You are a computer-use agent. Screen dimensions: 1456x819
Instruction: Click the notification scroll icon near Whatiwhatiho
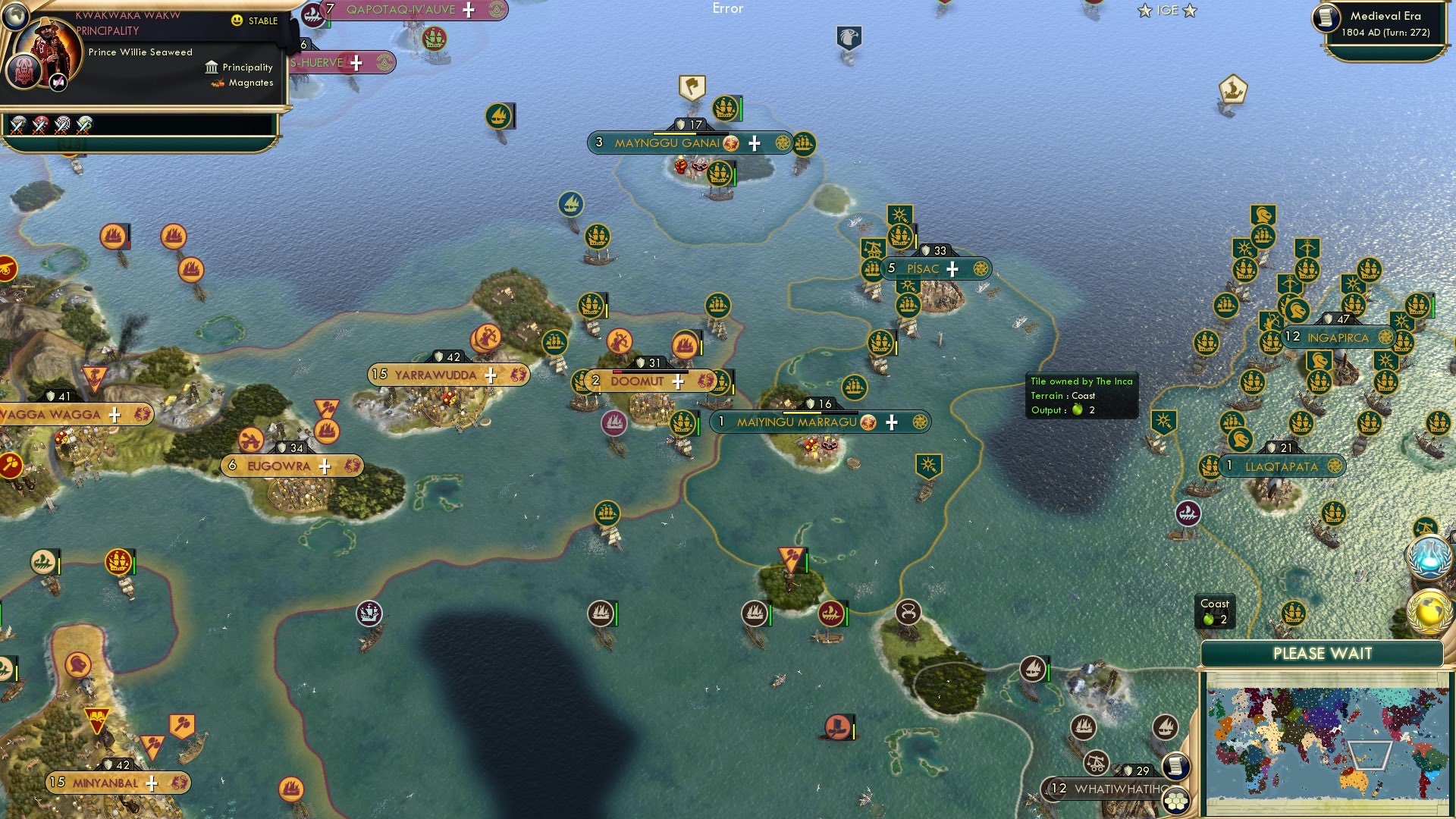click(x=1175, y=767)
